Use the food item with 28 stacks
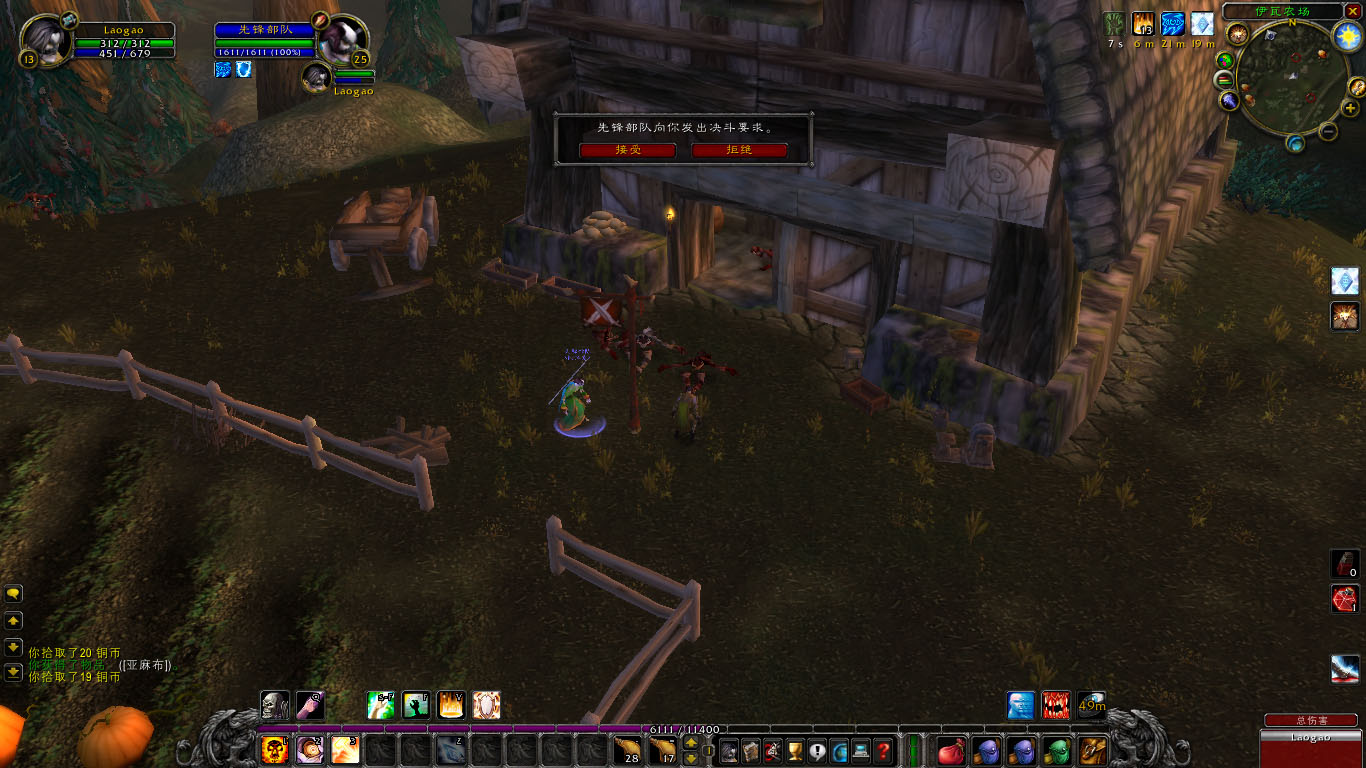Screen dimensions: 1366x768 pos(626,749)
